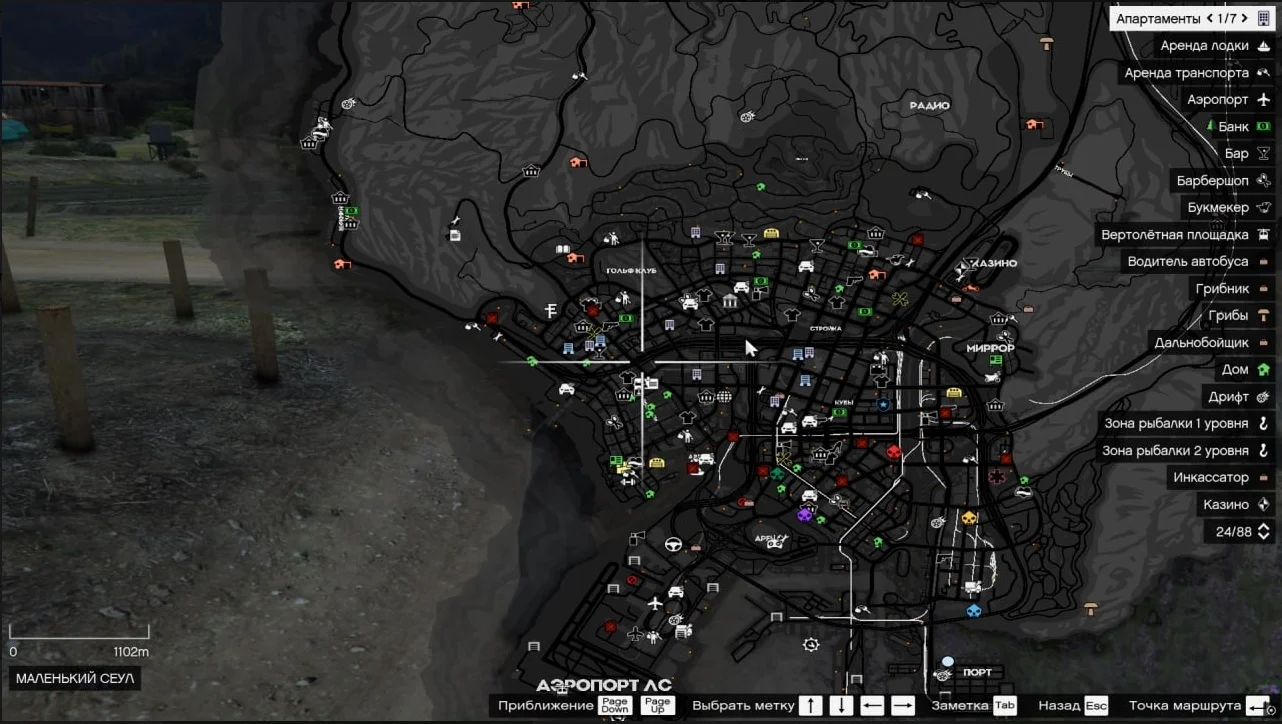Select Барбершоп in the legend

(1212, 181)
